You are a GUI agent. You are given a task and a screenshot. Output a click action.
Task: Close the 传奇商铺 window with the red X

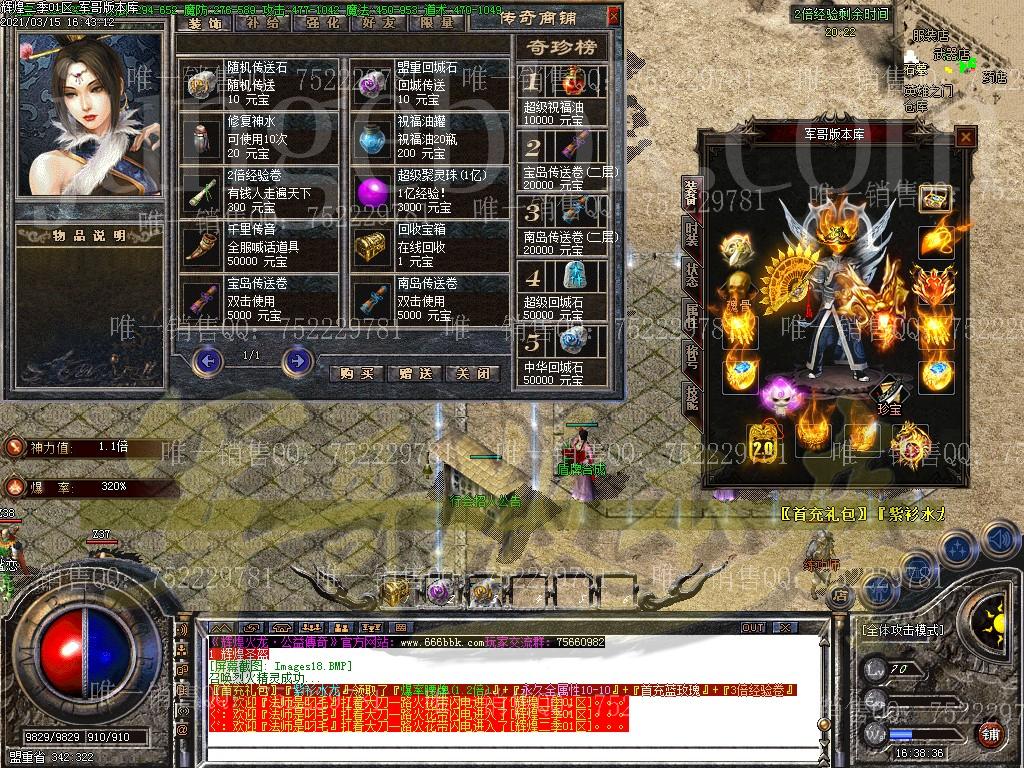[x=613, y=16]
